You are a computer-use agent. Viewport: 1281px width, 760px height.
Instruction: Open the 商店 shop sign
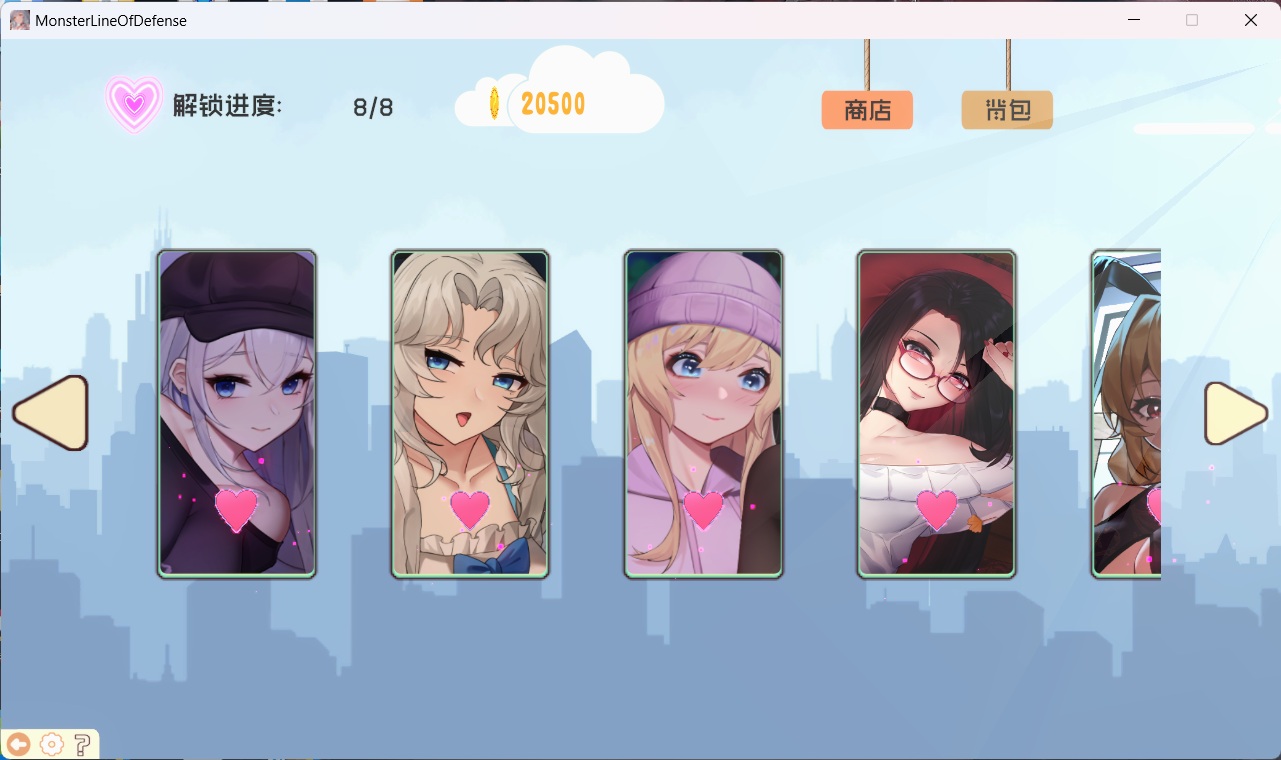(x=866, y=110)
